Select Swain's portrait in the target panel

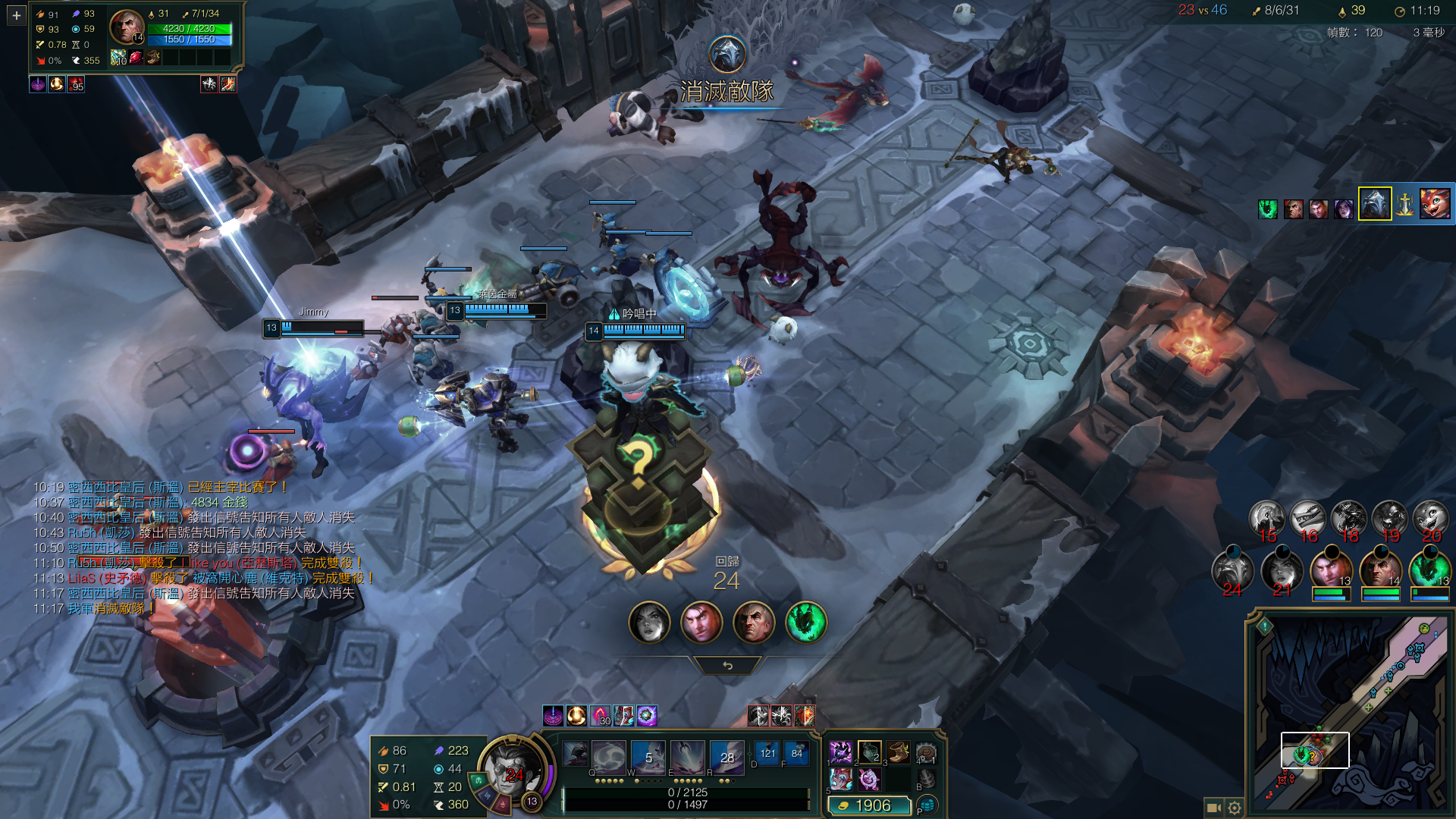point(126,27)
